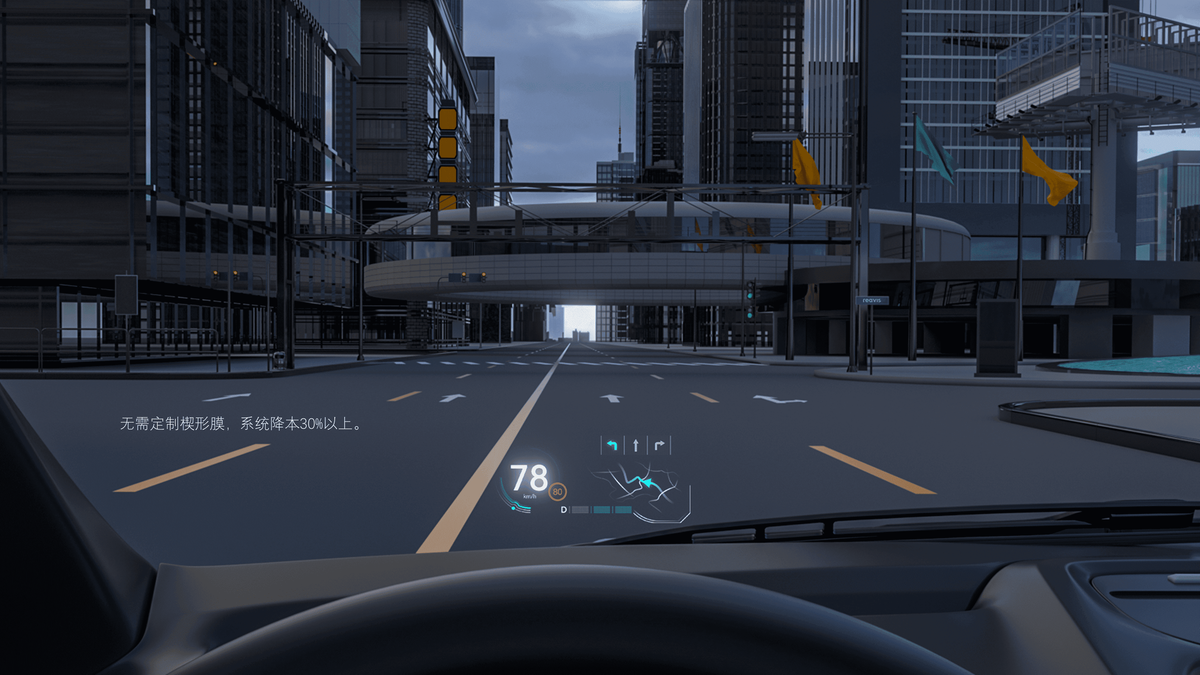
Task: Select the highlighted left-turn lane arrow
Action: tap(611, 445)
